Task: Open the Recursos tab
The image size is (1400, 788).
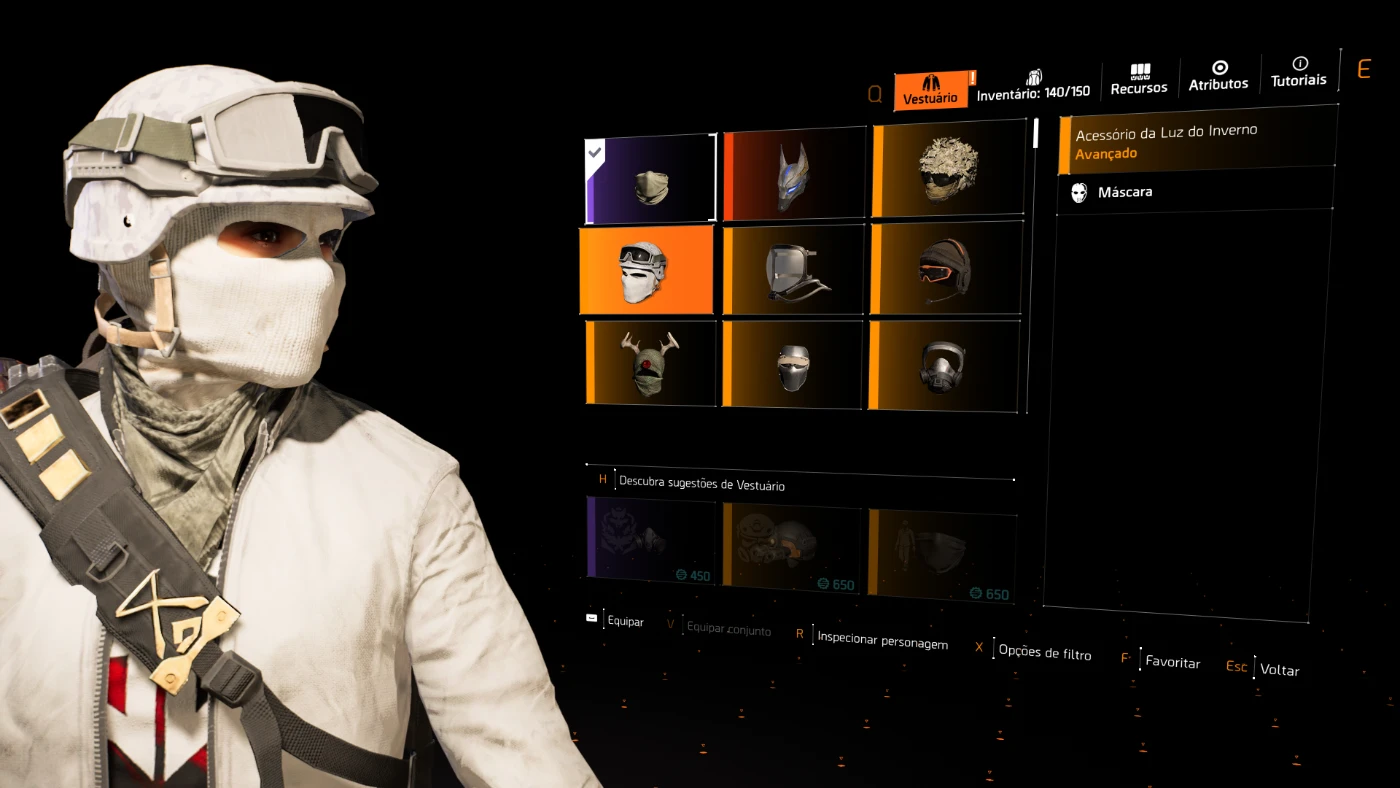Action: (x=1139, y=80)
